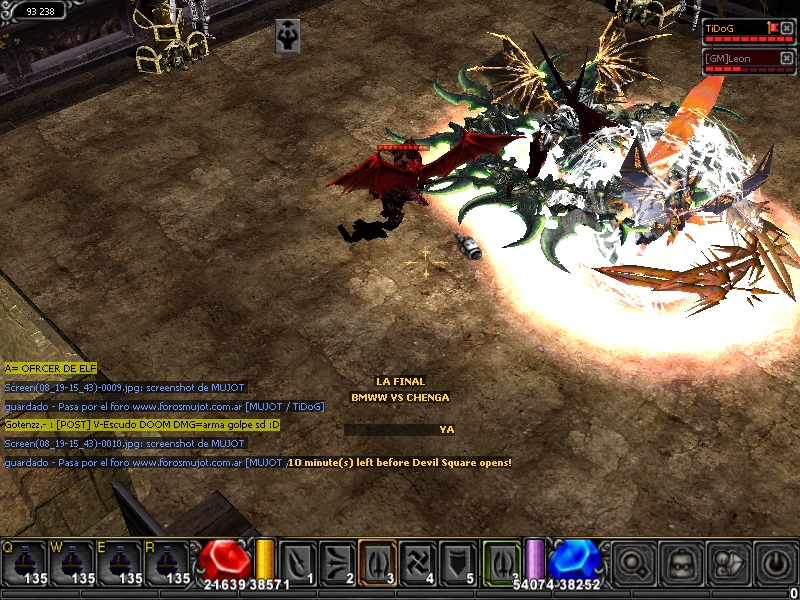Use the potion in the W slot
The width and height of the screenshot is (800, 600).
pyautogui.click(x=72, y=562)
